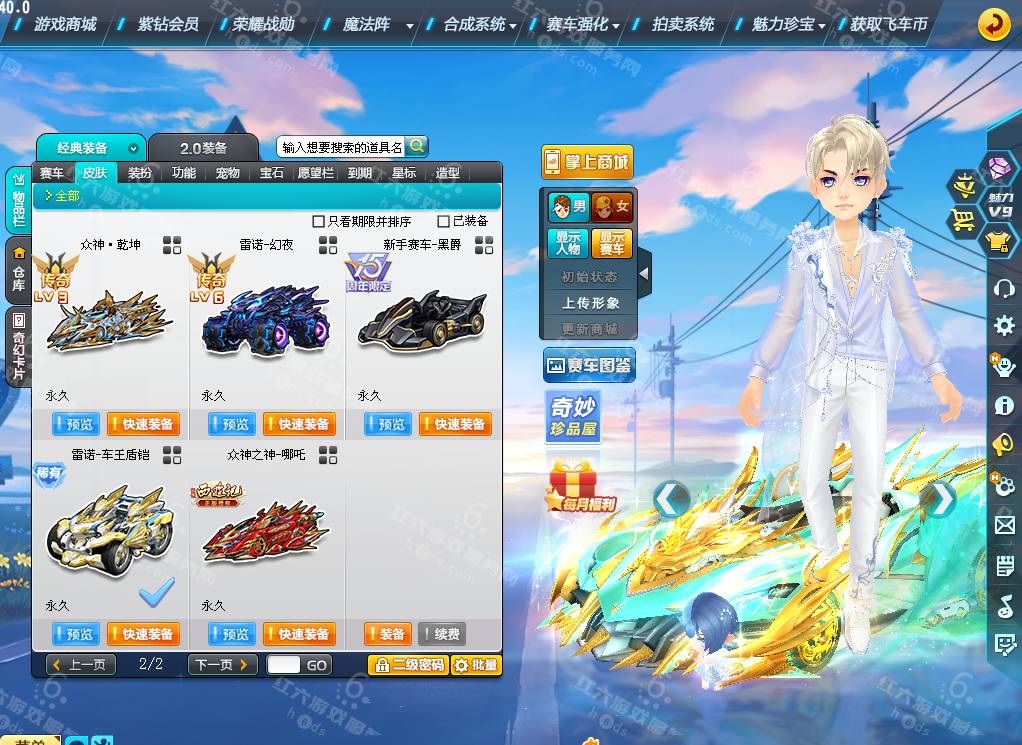The width and height of the screenshot is (1022, 745).
Task: Open the 掌上商城 mobile shop
Action: point(587,162)
